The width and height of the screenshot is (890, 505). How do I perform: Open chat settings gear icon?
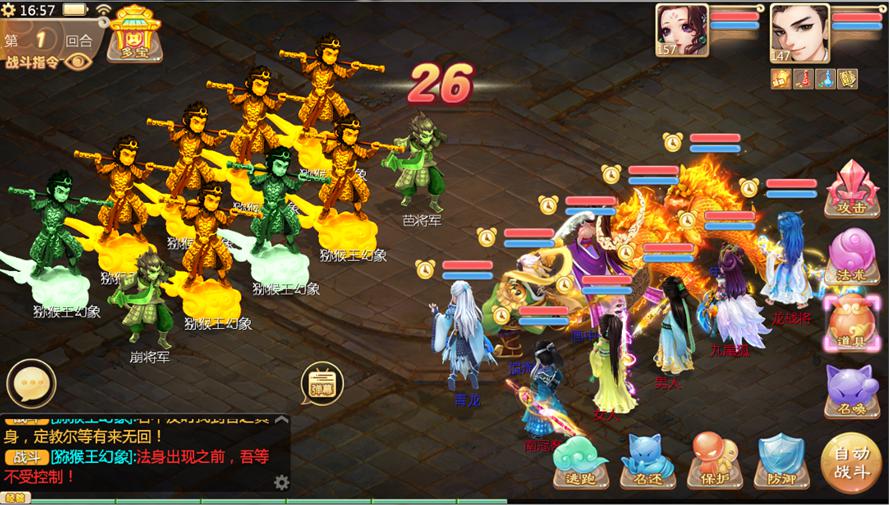[x=281, y=482]
